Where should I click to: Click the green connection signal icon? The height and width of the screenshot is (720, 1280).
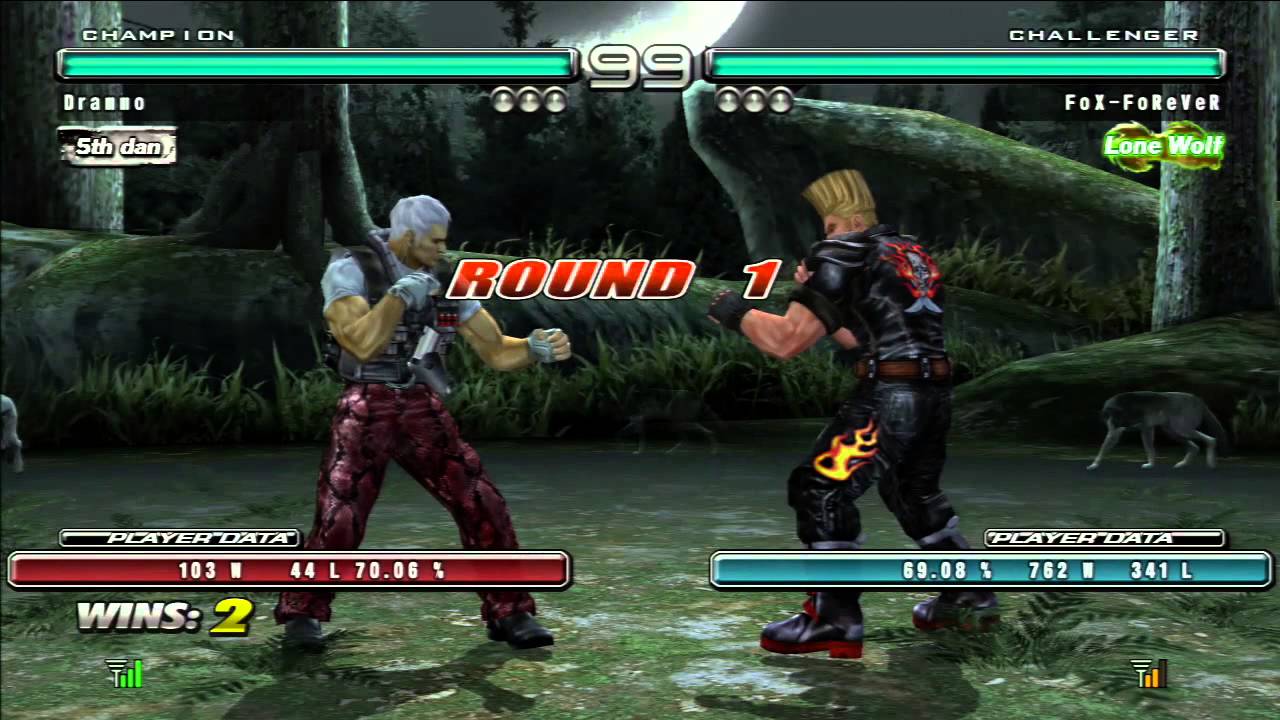[x=126, y=674]
